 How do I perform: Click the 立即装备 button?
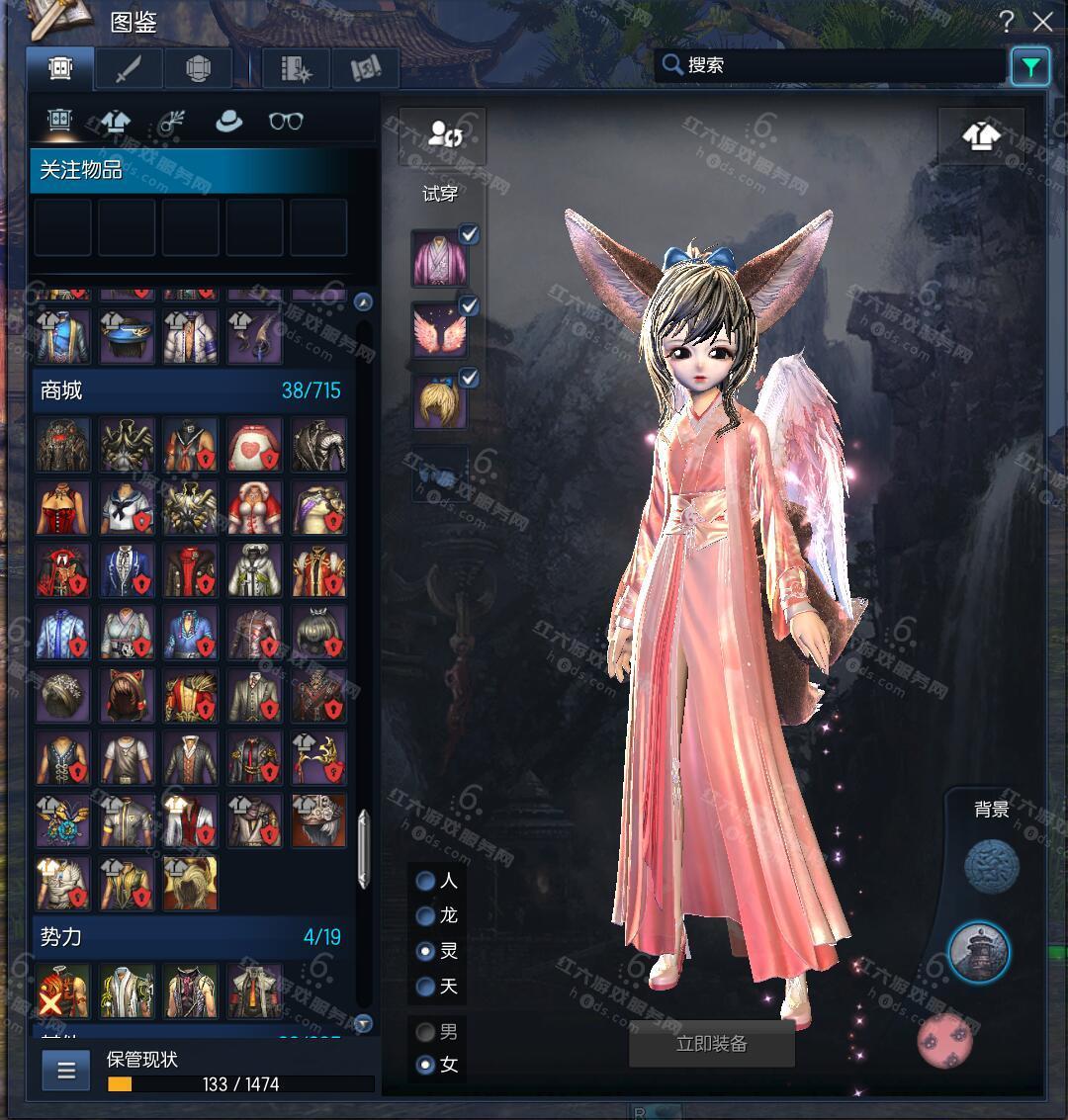coord(712,1044)
